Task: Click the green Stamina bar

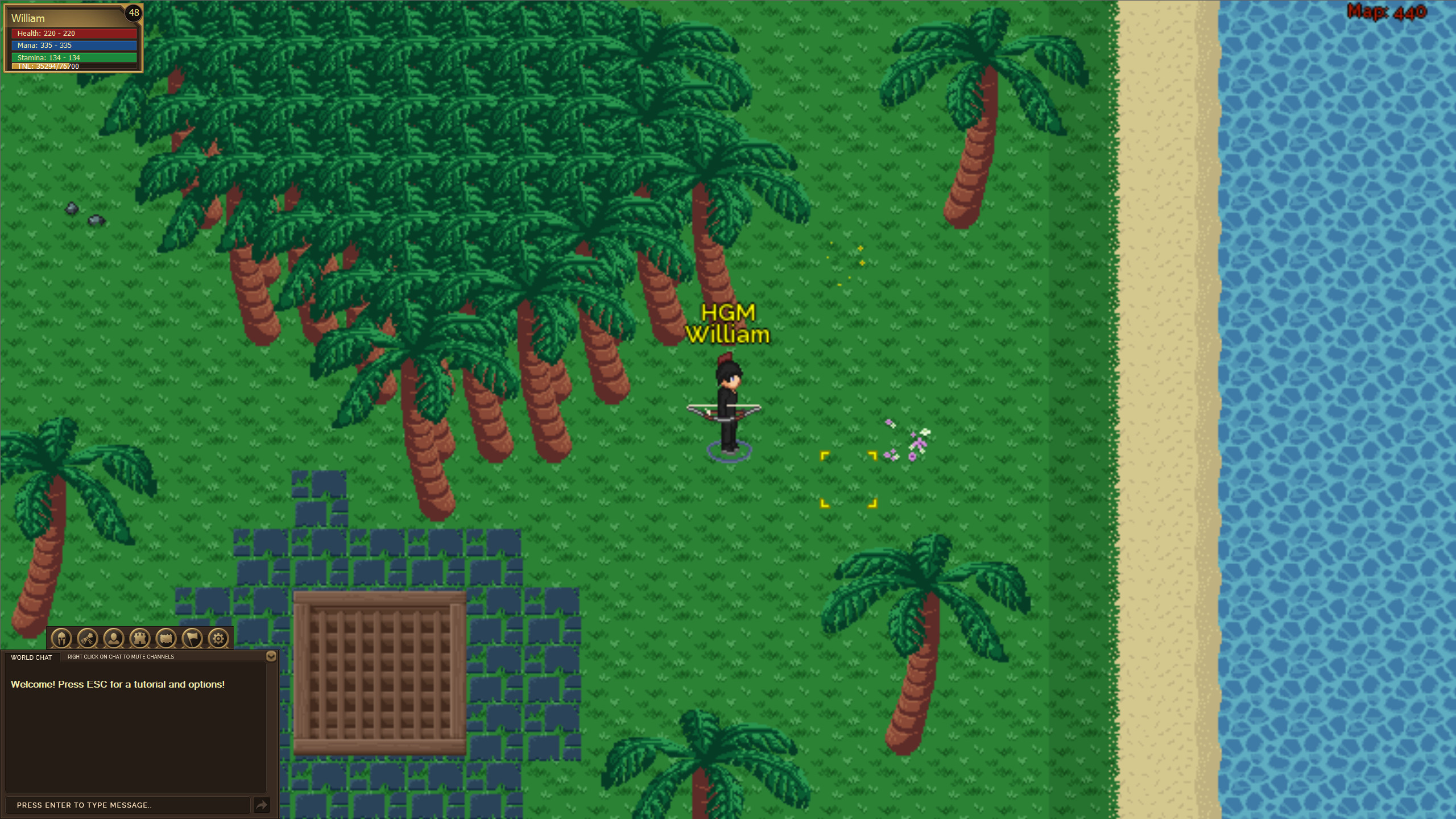Action: pyautogui.click(x=69, y=57)
